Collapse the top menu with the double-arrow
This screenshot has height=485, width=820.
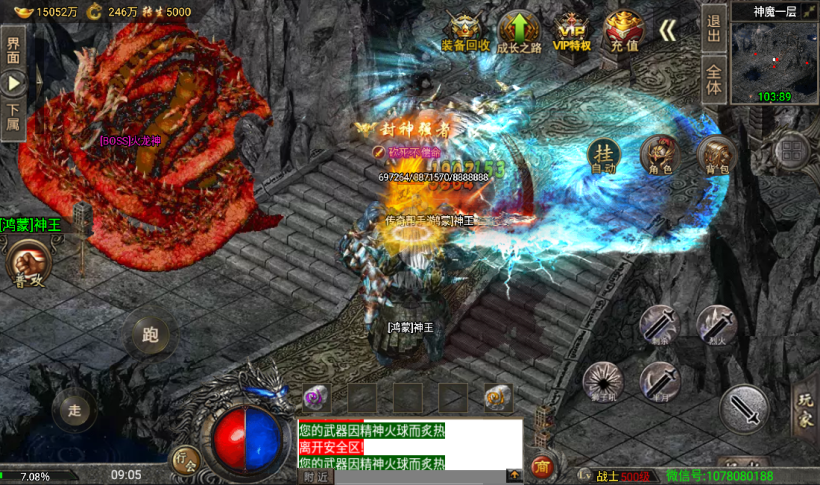[x=668, y=30]
